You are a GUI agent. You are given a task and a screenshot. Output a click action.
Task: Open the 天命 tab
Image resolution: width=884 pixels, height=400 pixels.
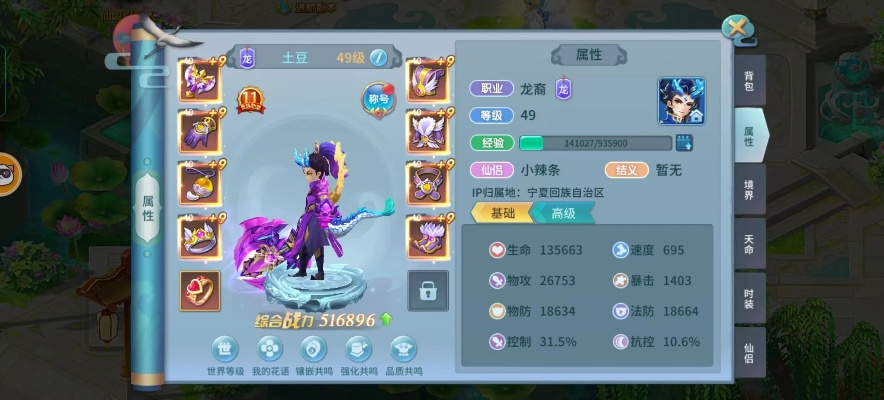(748, 245)
